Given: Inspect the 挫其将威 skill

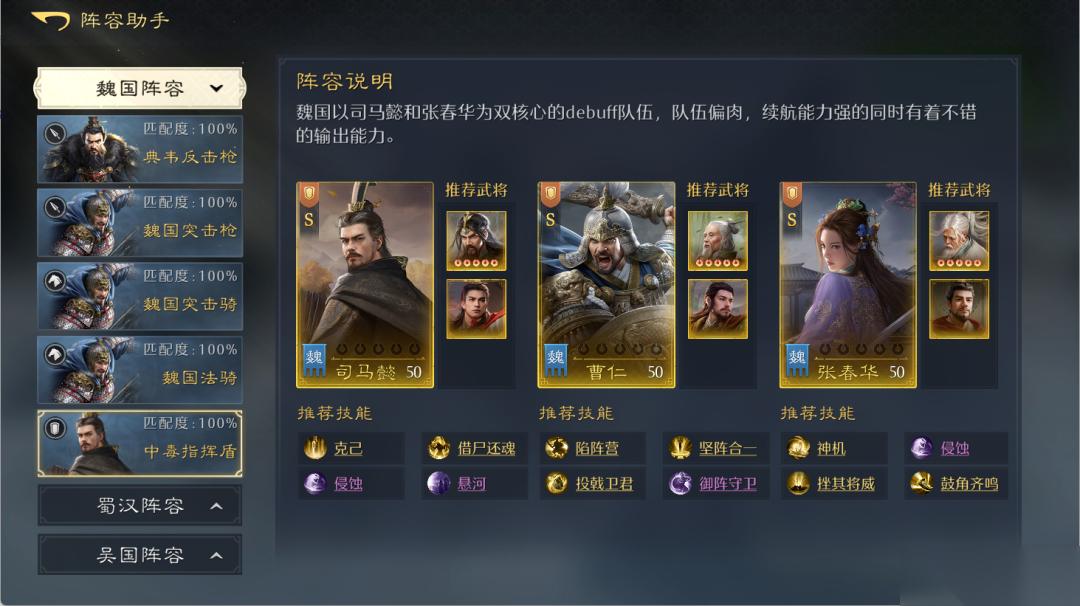Looking at the screenshot, I should (x=845, y=484).
